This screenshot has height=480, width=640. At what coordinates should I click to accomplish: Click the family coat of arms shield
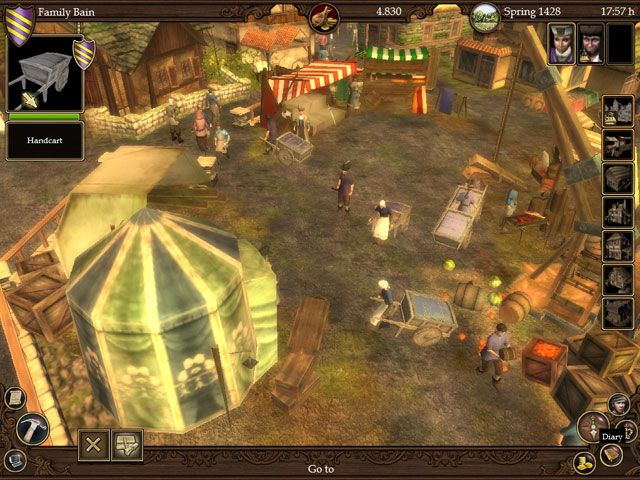click(18, 18)
